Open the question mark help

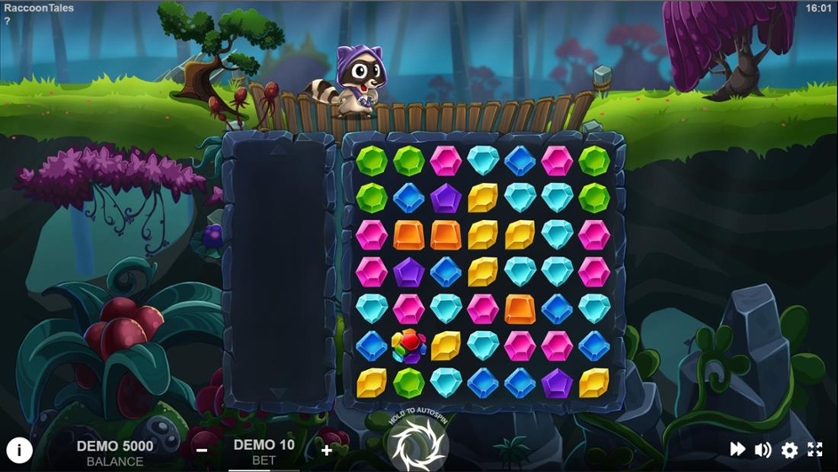[7, 21]
